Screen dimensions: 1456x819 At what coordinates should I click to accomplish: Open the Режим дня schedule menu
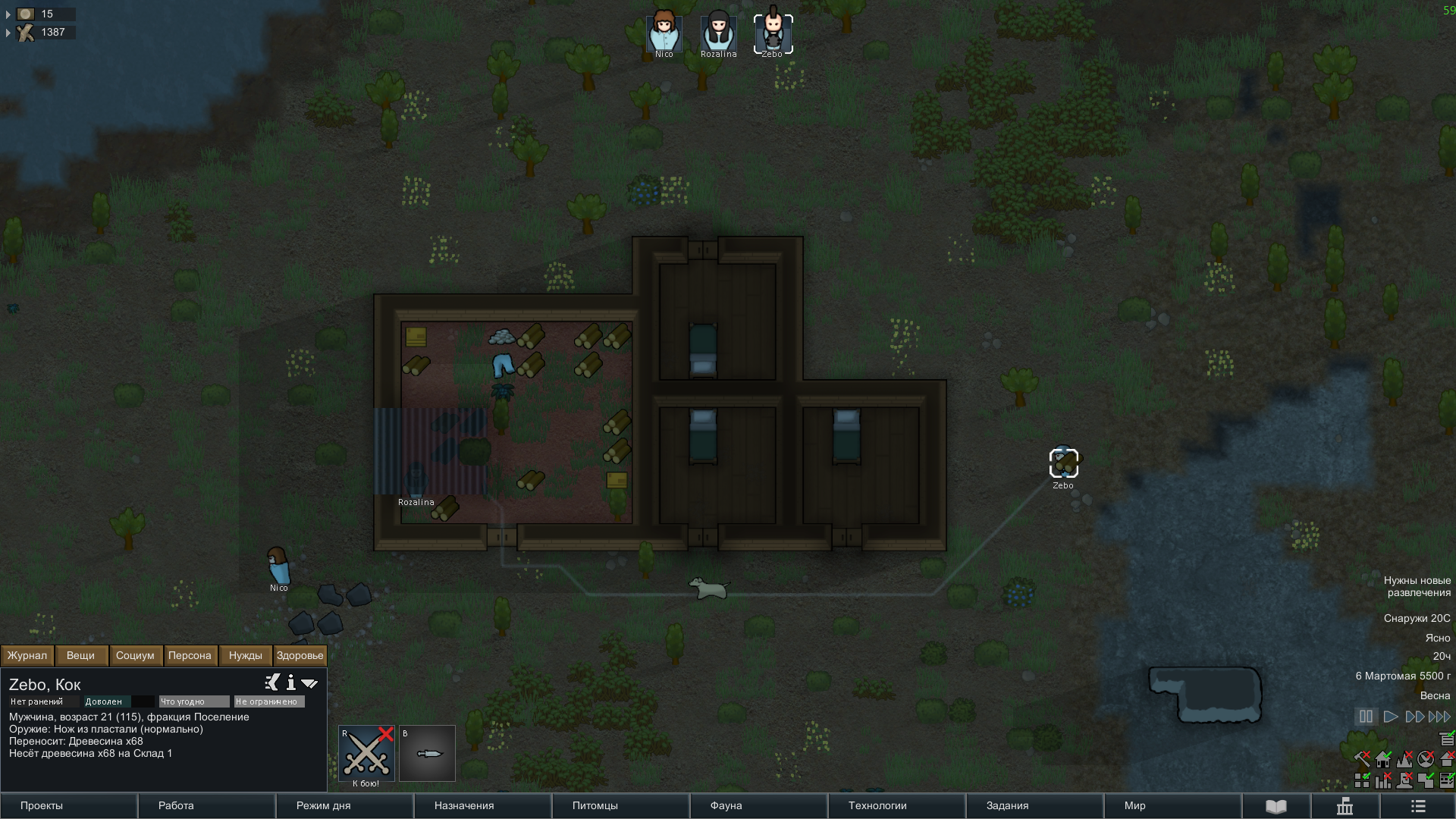tap(344, 805)
